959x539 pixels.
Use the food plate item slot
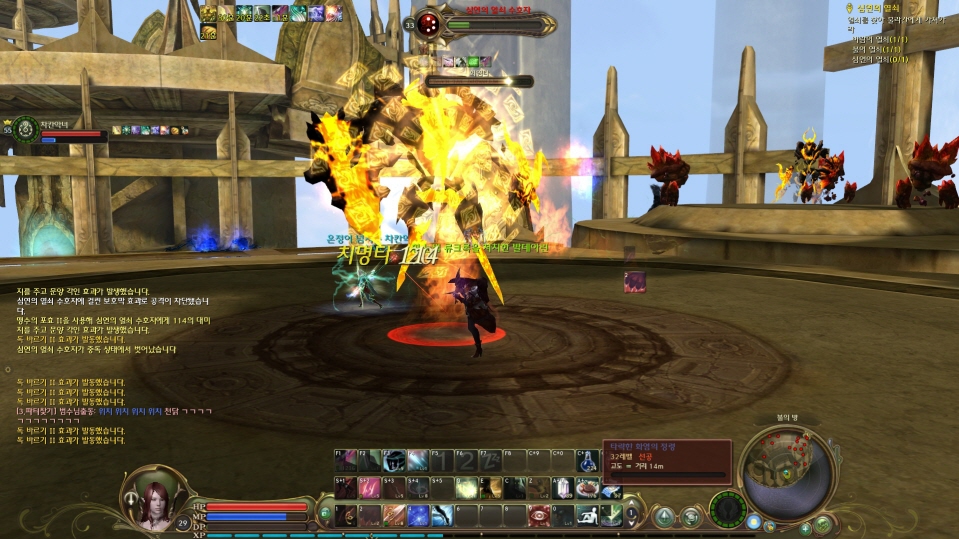tap(589, 488)
